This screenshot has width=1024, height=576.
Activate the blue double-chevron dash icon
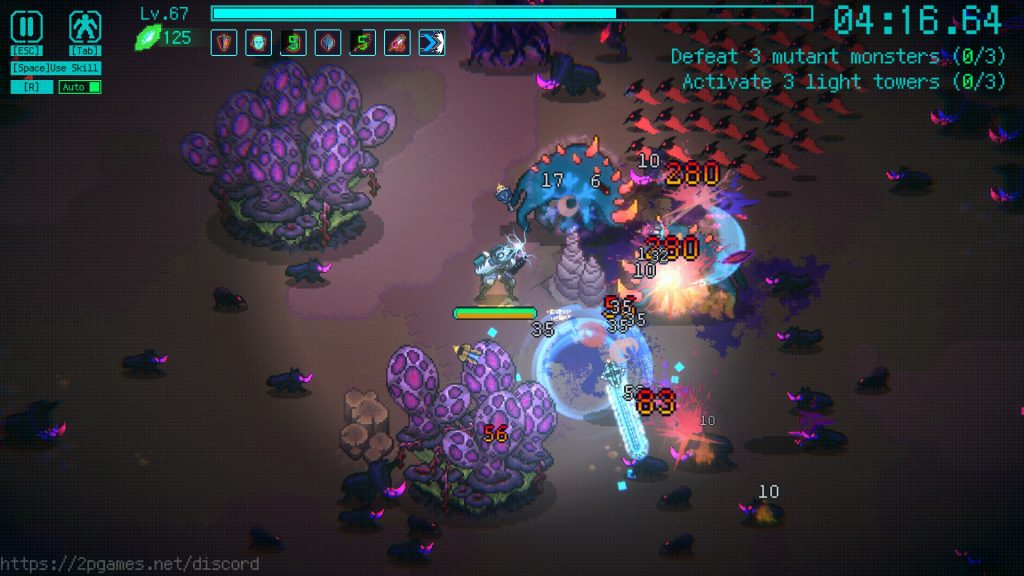432,43
